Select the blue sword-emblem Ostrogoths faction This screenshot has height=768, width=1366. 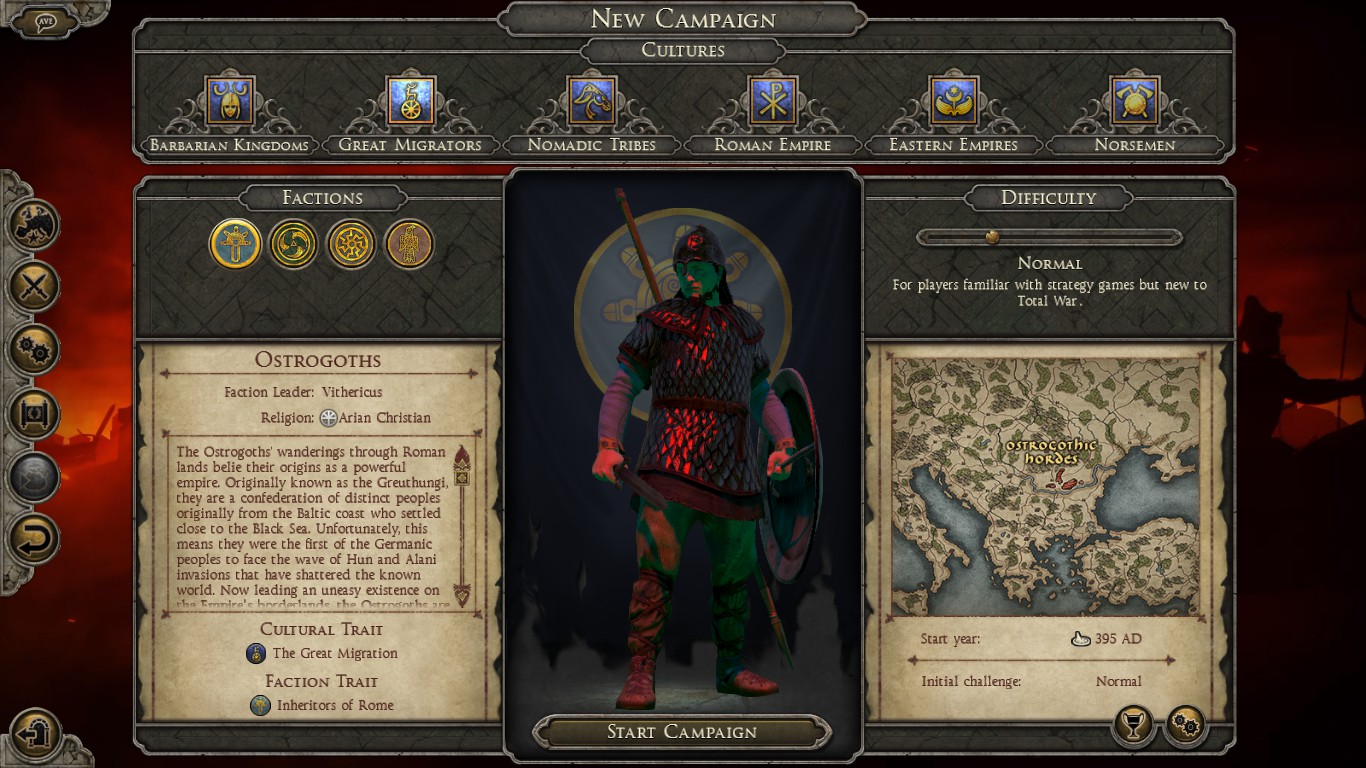[236, 244]
